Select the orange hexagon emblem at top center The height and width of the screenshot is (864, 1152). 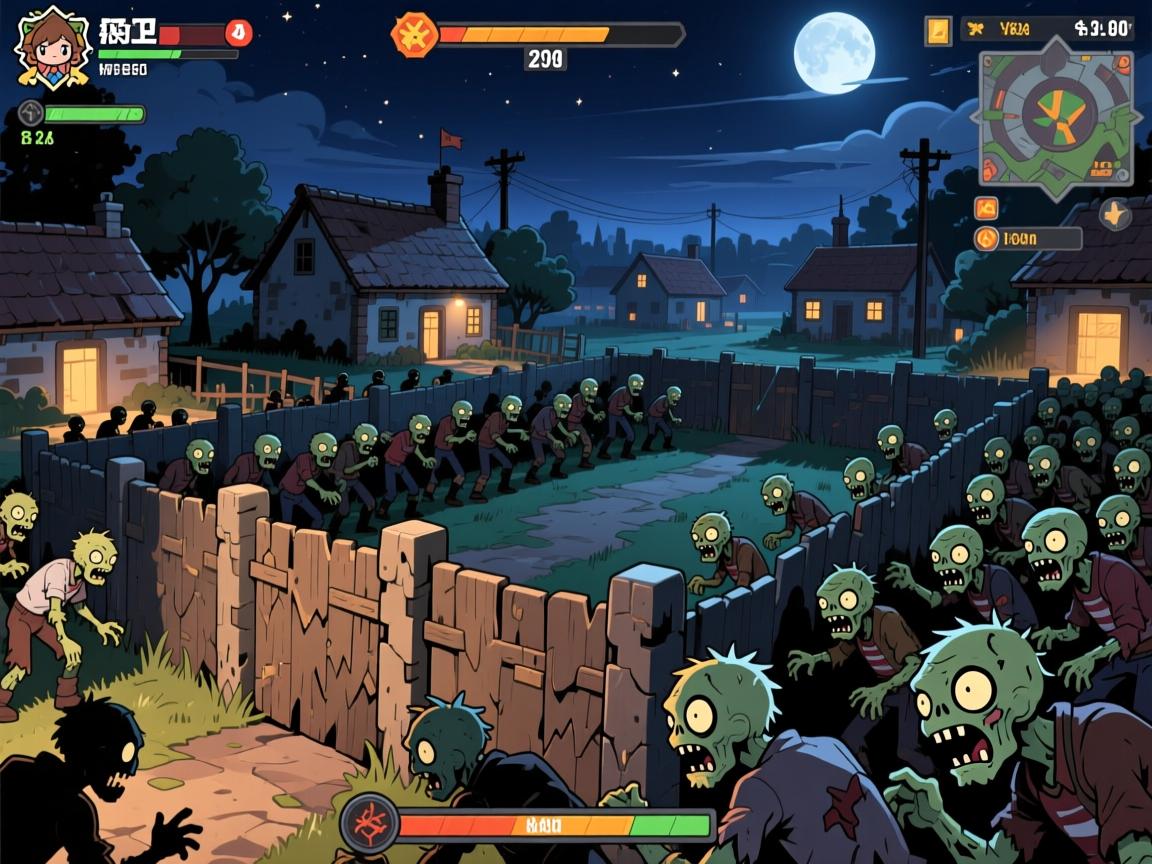tap(414, 35)
